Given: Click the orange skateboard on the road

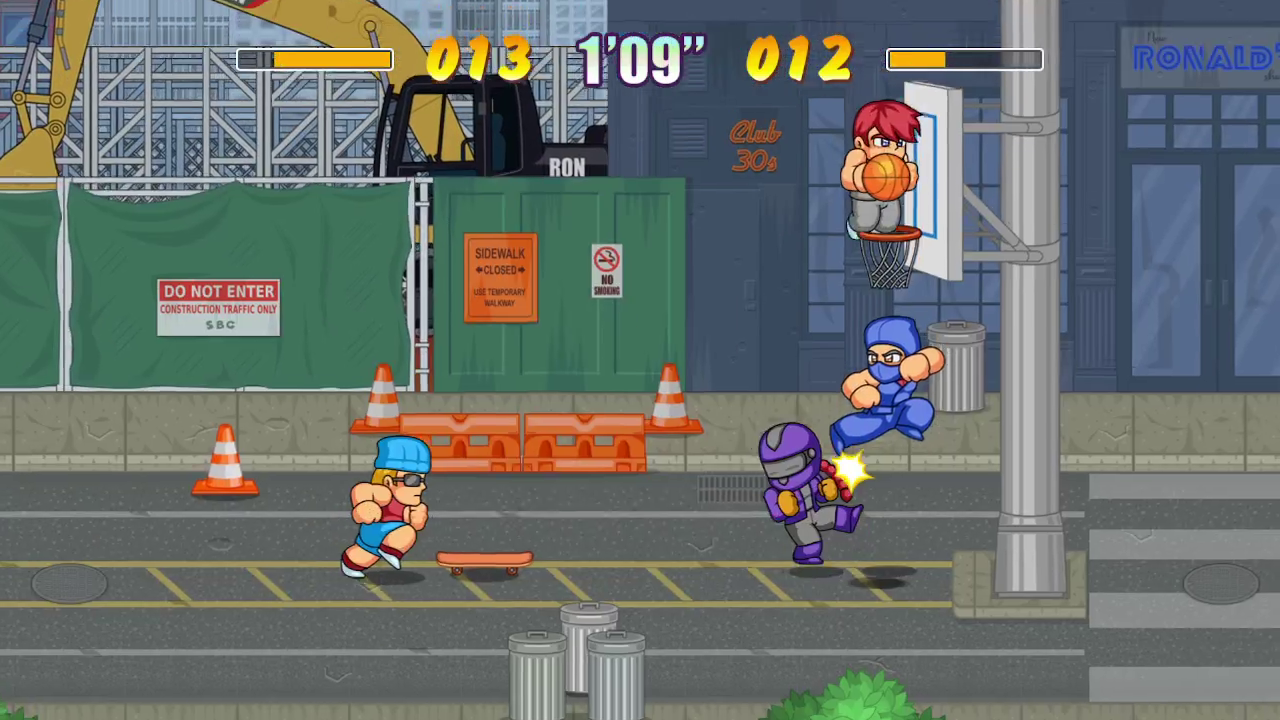Looking at the screenshot, I should tap(485, 560).
